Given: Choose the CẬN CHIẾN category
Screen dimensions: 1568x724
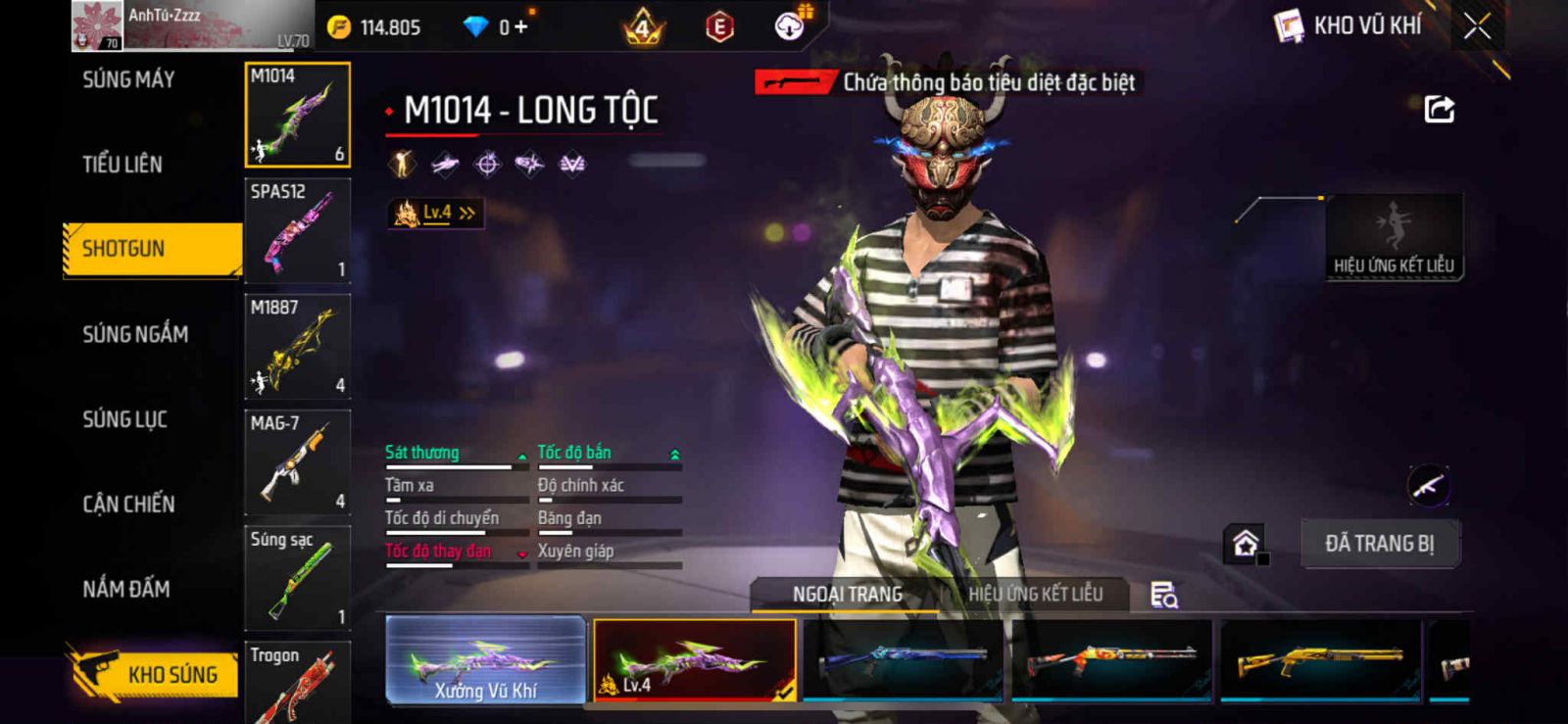Looking at the screenshot, I should (x=128, y=504).
